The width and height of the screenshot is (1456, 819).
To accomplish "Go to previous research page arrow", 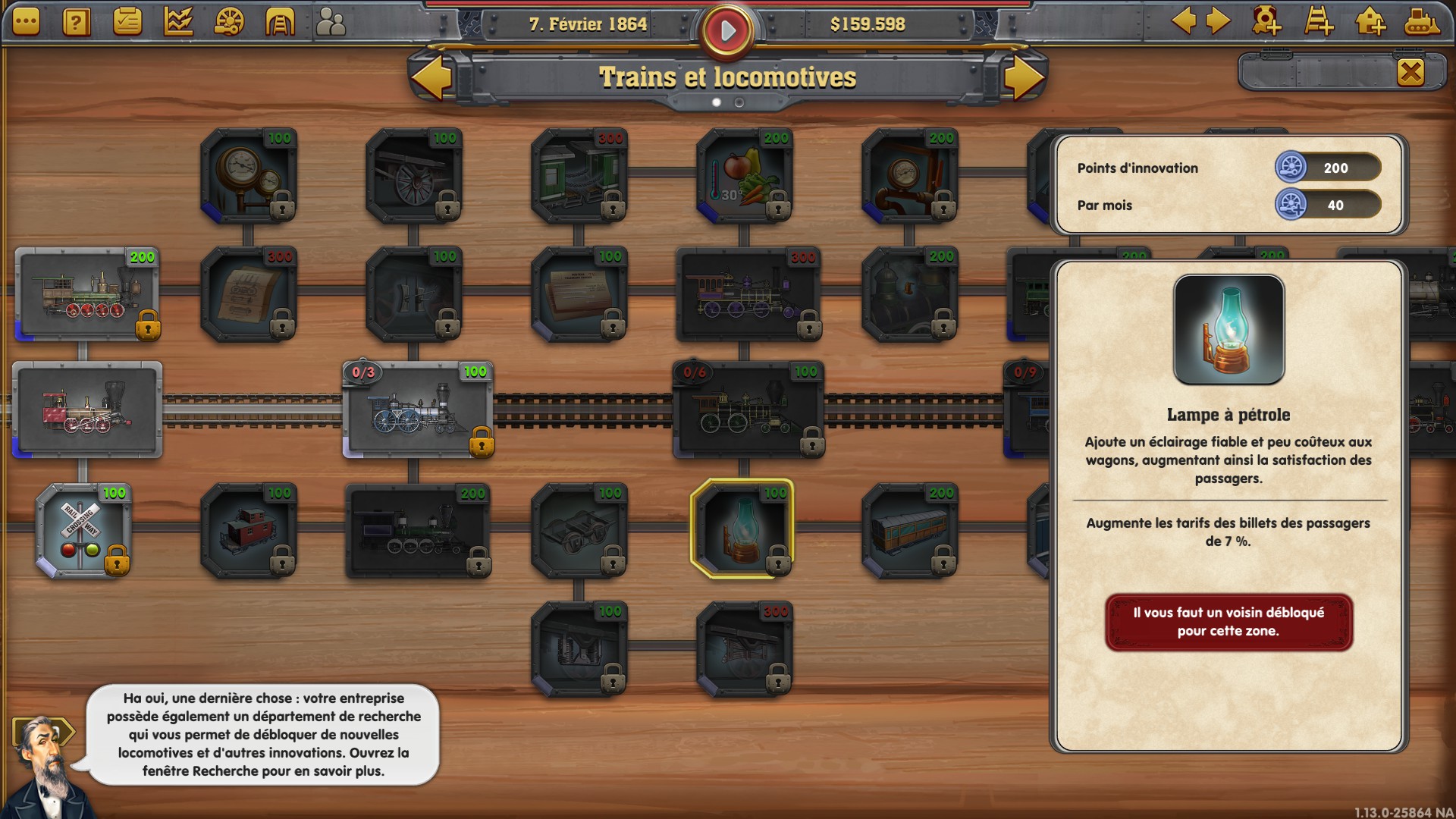I will 431,77.
